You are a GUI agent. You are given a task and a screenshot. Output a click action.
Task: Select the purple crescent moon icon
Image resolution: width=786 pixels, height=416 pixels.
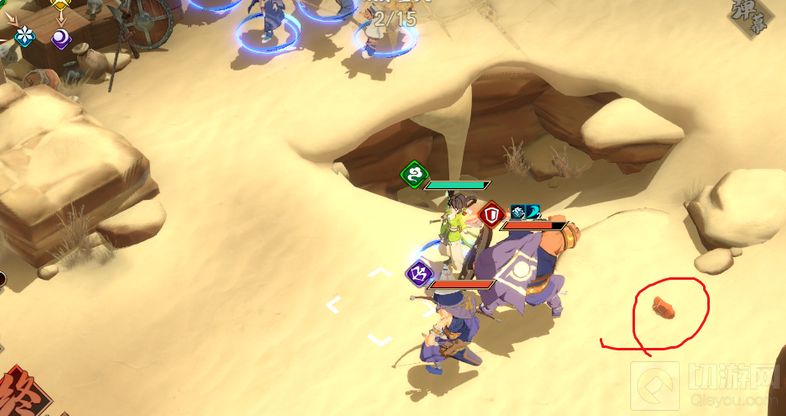click(62, 38)
